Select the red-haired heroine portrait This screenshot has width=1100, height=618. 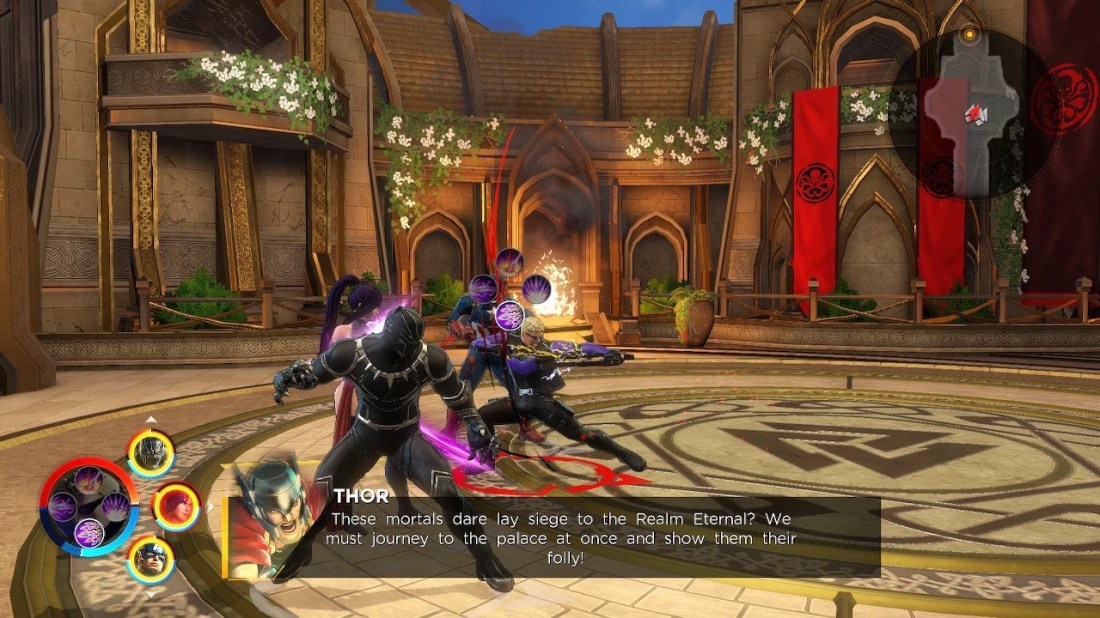click(177, 506)
